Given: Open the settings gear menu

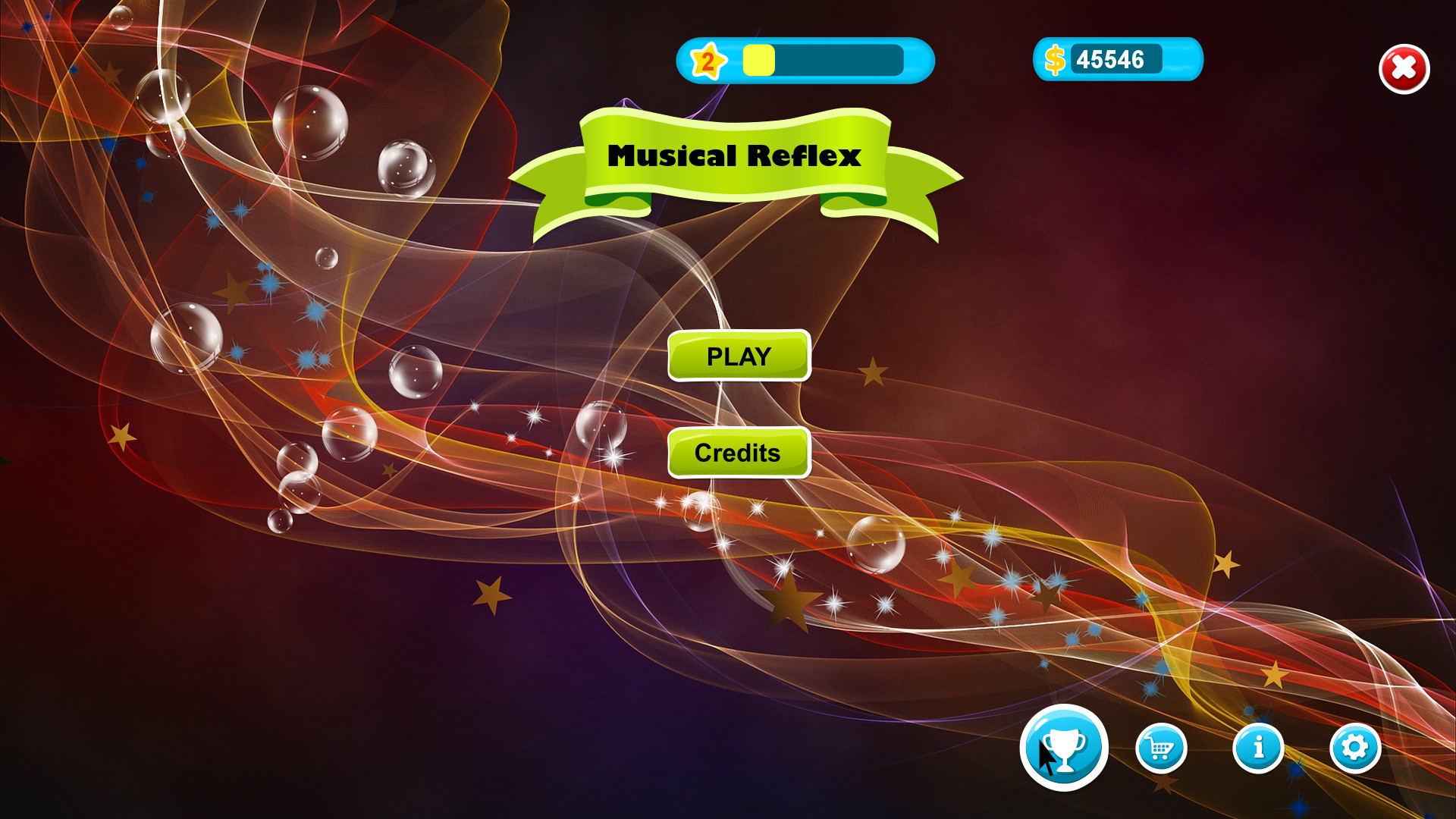Looking at the screenshot, I should 1354,747.
